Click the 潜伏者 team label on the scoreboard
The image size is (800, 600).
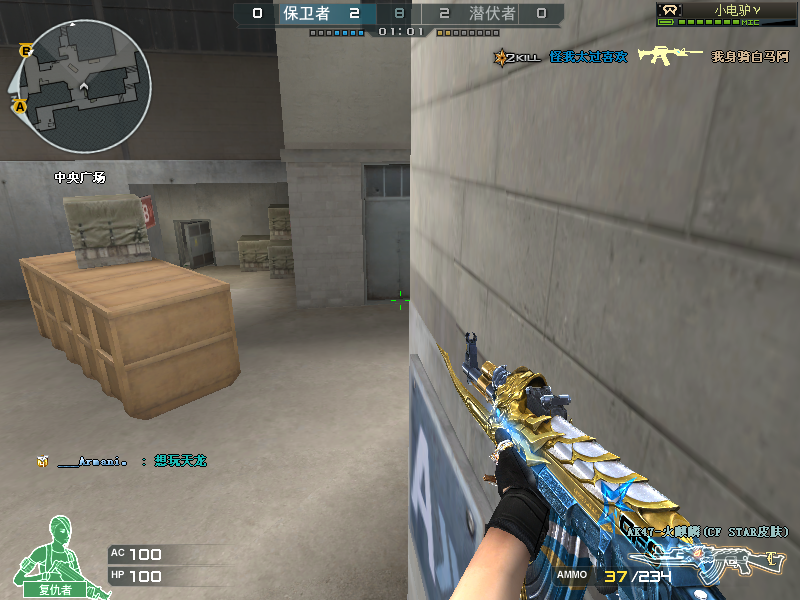click(x=492, y=14)
